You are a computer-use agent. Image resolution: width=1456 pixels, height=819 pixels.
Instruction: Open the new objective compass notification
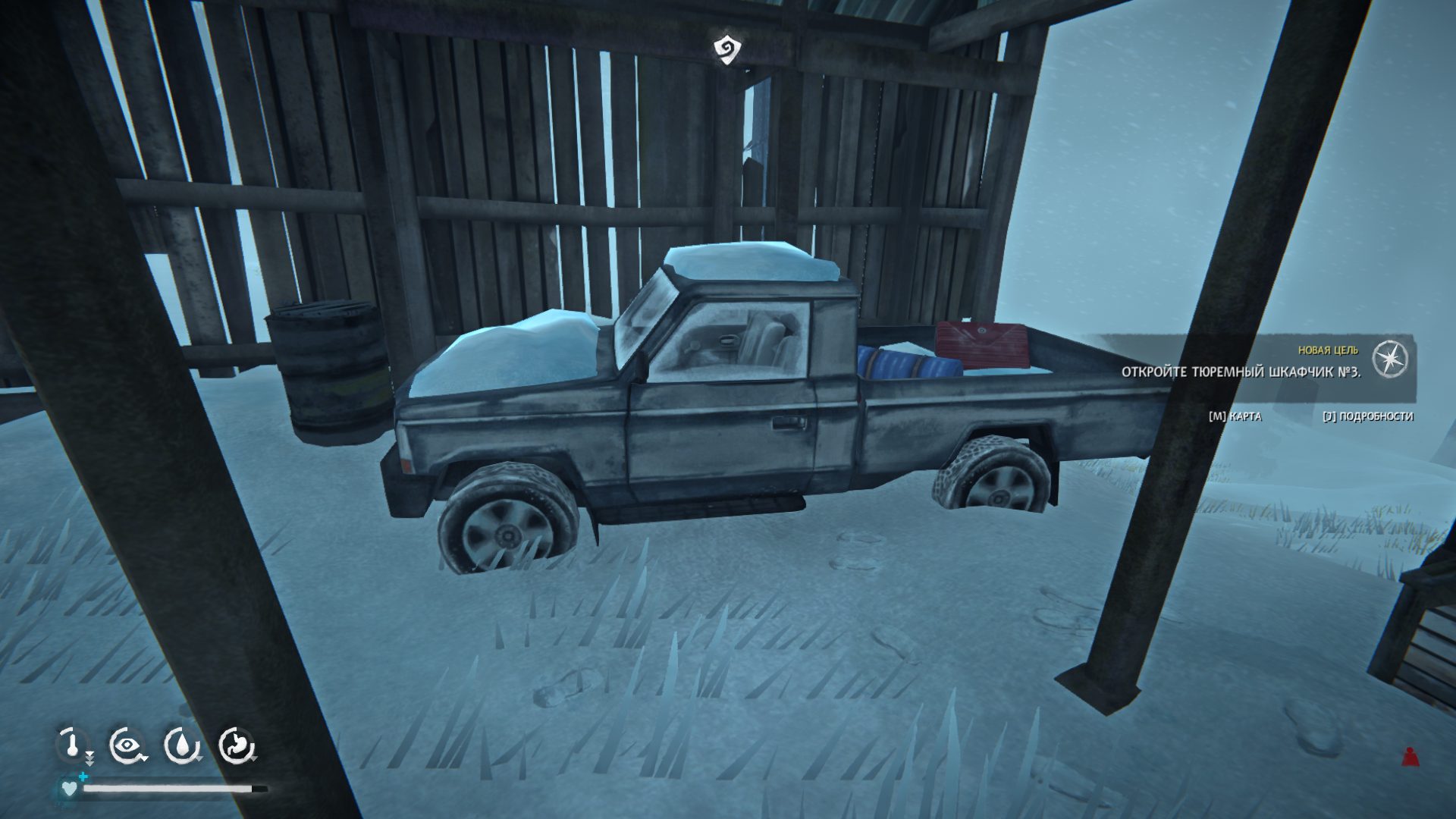pyautogui.click(x=1391, y=359)
